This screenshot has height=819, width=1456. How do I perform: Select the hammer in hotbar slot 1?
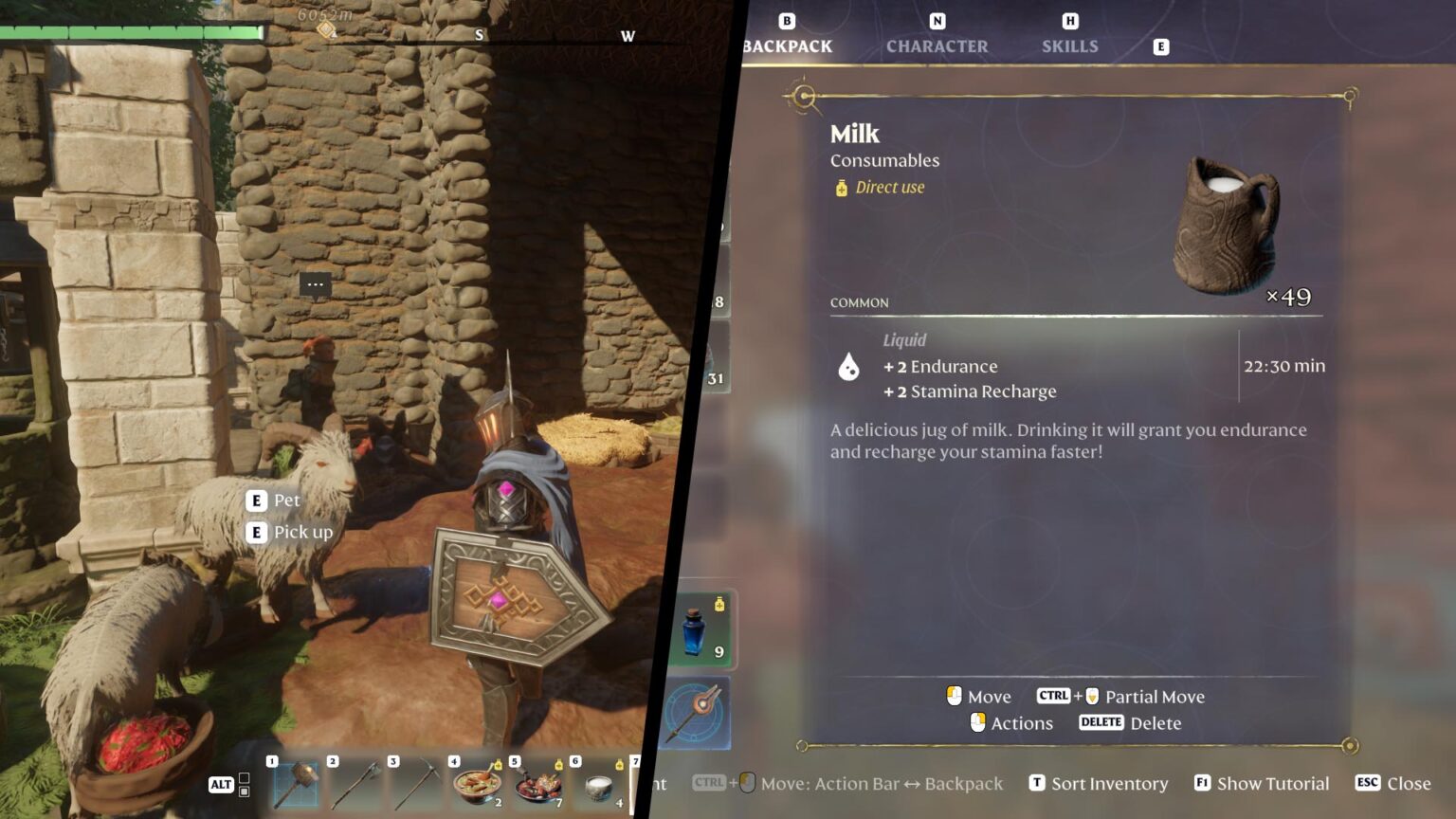(296, 785)
